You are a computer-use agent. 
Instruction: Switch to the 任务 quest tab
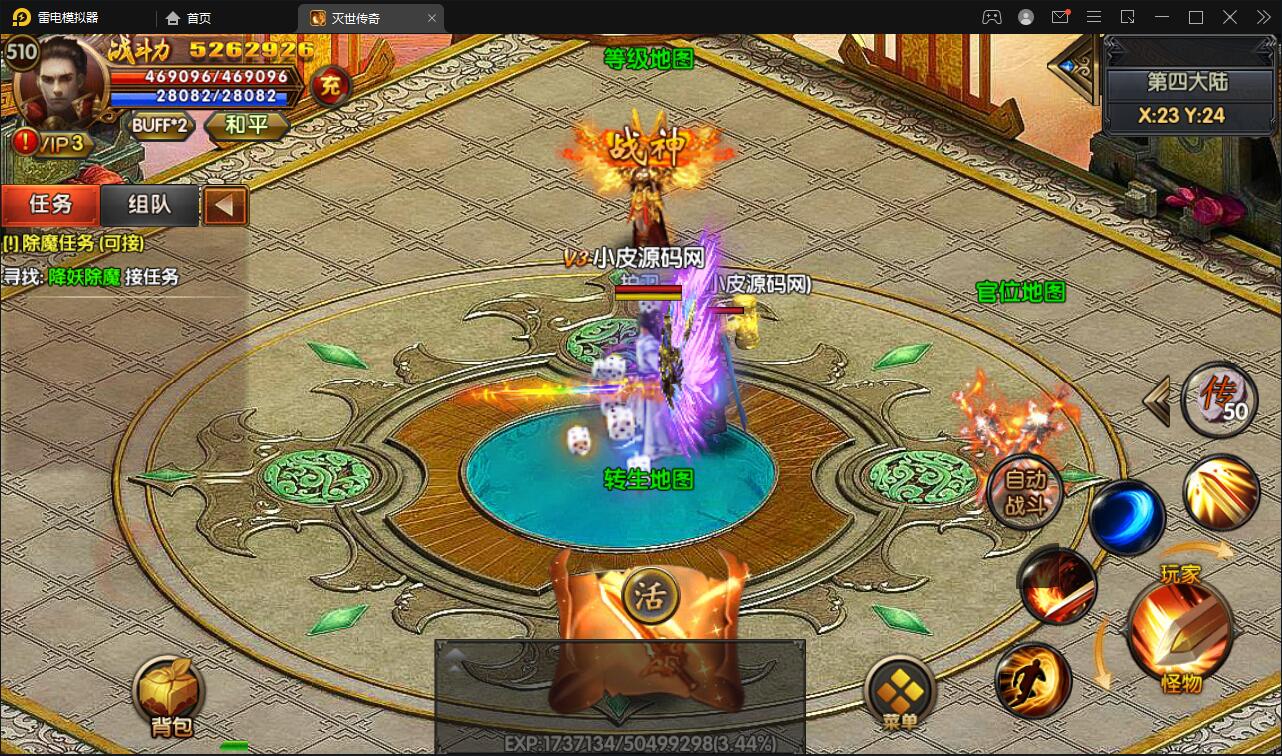(51, 205)
